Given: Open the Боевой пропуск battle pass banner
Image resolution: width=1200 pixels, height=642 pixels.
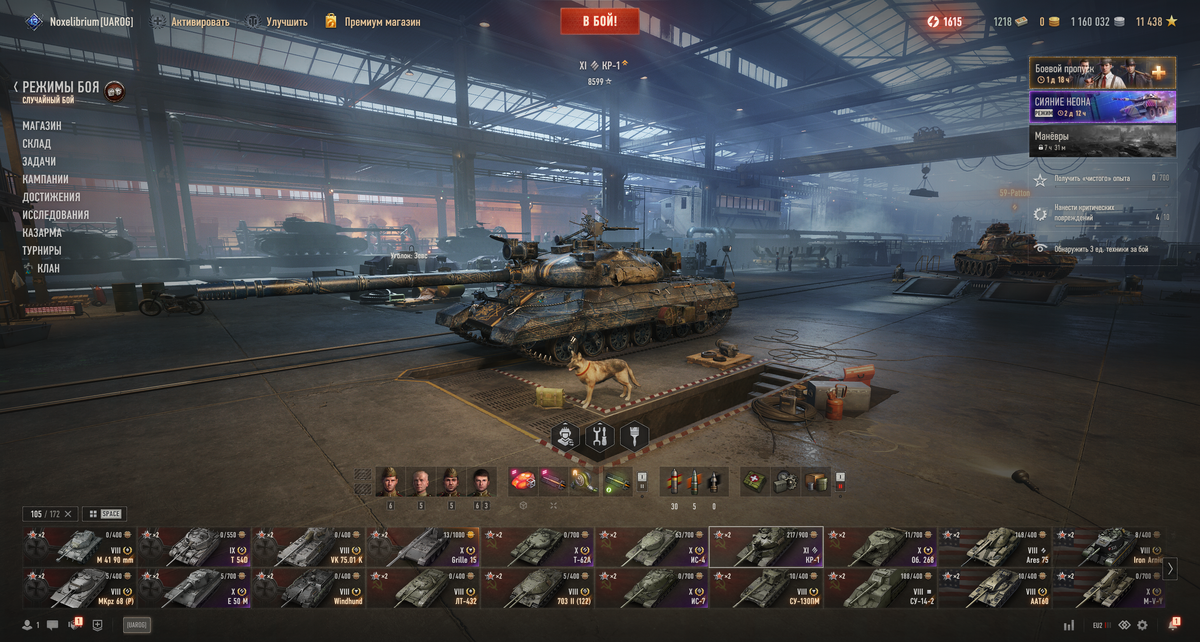Looking at the screenshot, I should pyautogui.click(x=1102, y=72).
